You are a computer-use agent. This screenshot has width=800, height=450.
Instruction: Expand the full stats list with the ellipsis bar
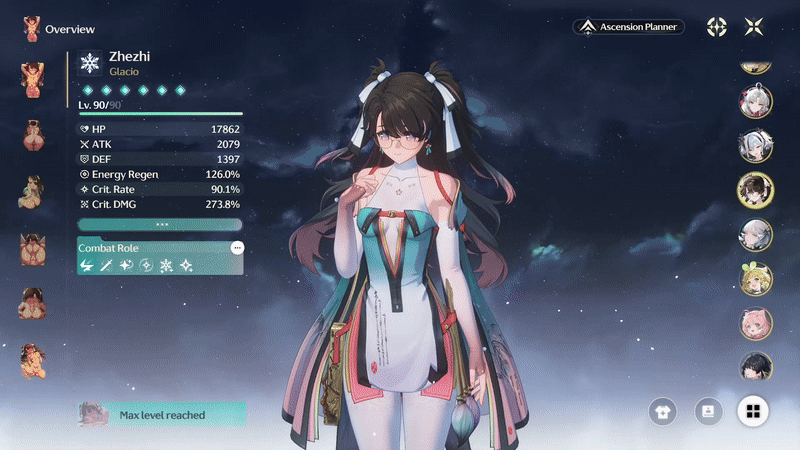point(160,224)
